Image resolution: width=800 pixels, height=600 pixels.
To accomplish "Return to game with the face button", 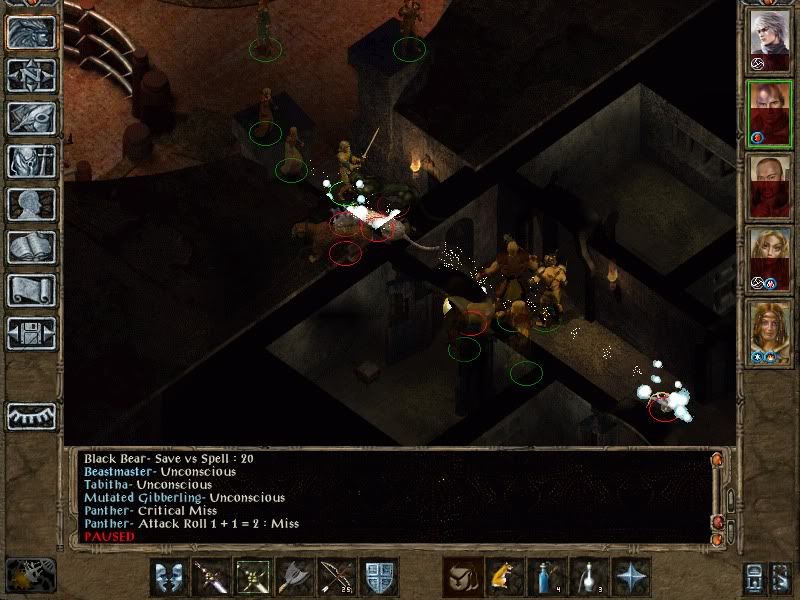I will click(x=32, y=32).
